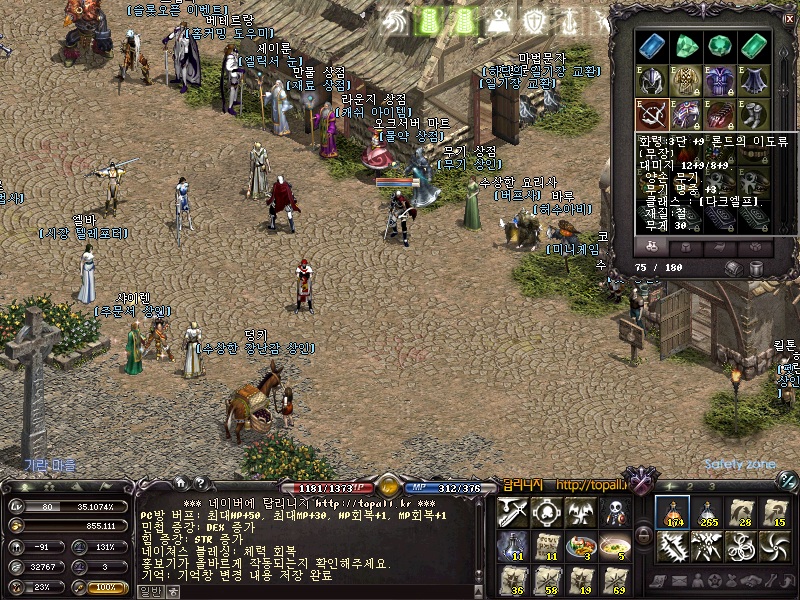Select the 일반 chat tab
The image size is (800, 600).
click(x=148, y=592)
